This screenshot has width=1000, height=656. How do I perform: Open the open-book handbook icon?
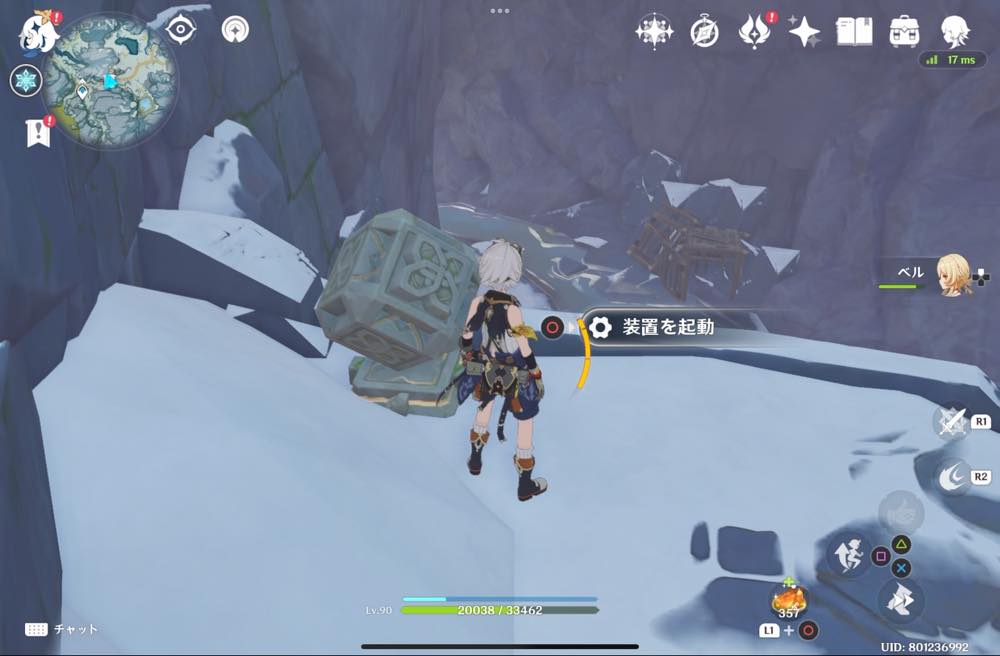(x=854, y=32)
